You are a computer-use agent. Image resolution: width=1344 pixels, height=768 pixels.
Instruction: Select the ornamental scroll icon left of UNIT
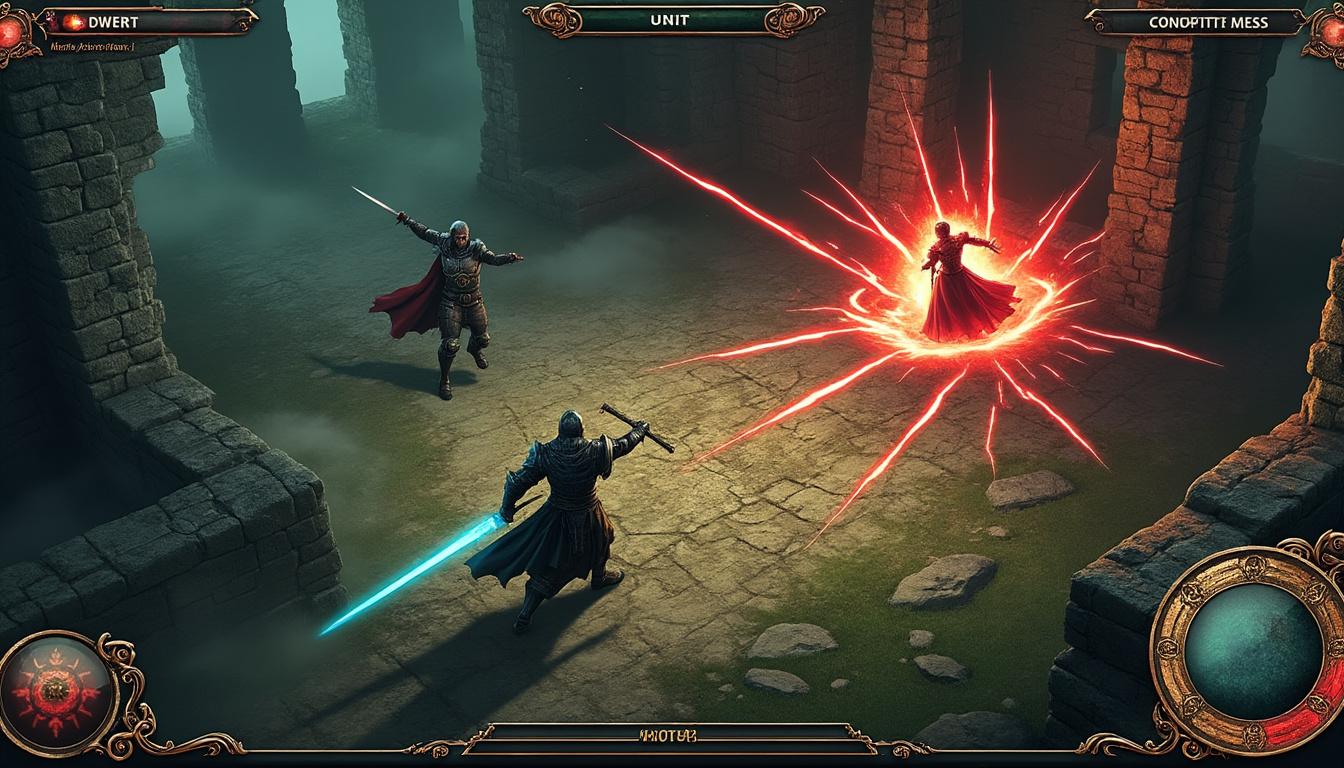552,18
